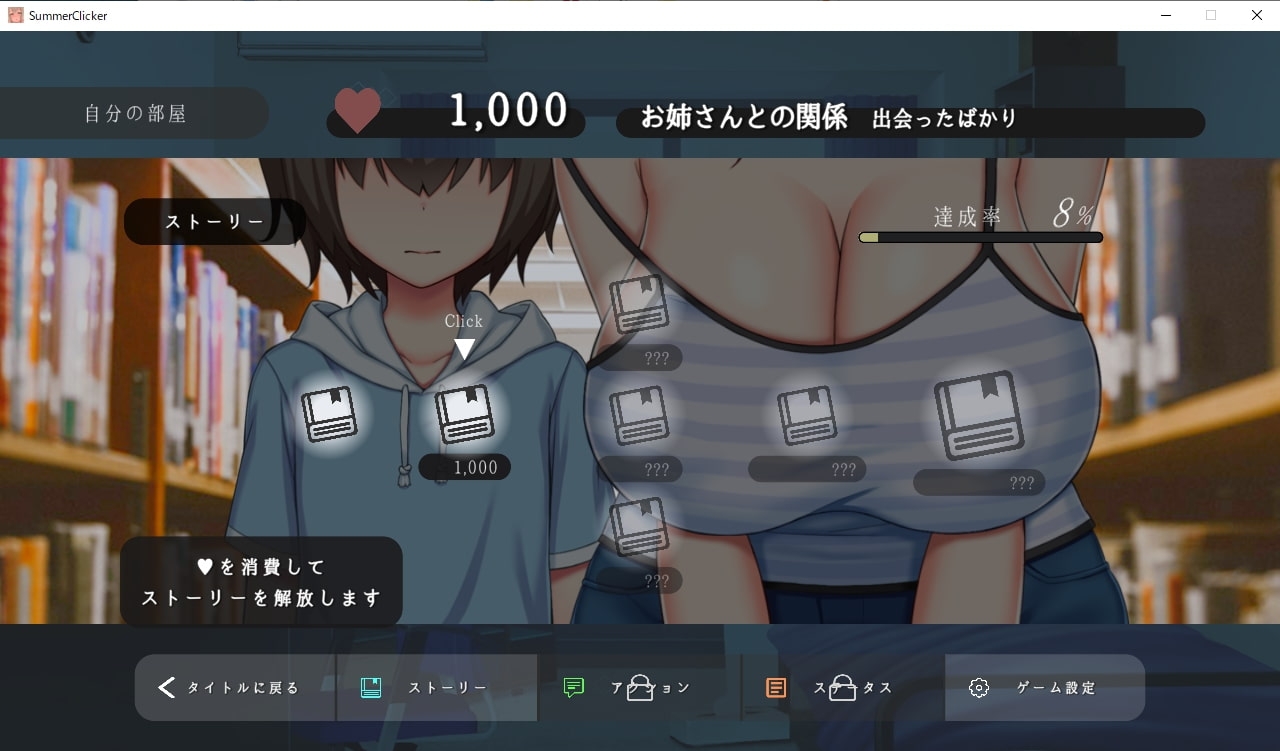
Task: Click the floppy-book icon beside ストーリー in the navbar
Action: click(370, 687)
